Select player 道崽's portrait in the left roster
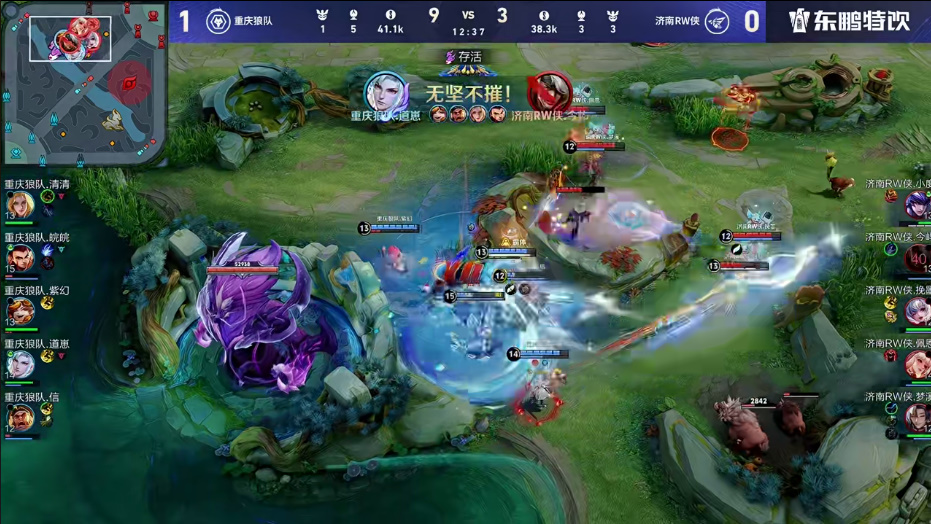Screen dimensions: 931x524 pyautogui.click(x=21, y=365)
